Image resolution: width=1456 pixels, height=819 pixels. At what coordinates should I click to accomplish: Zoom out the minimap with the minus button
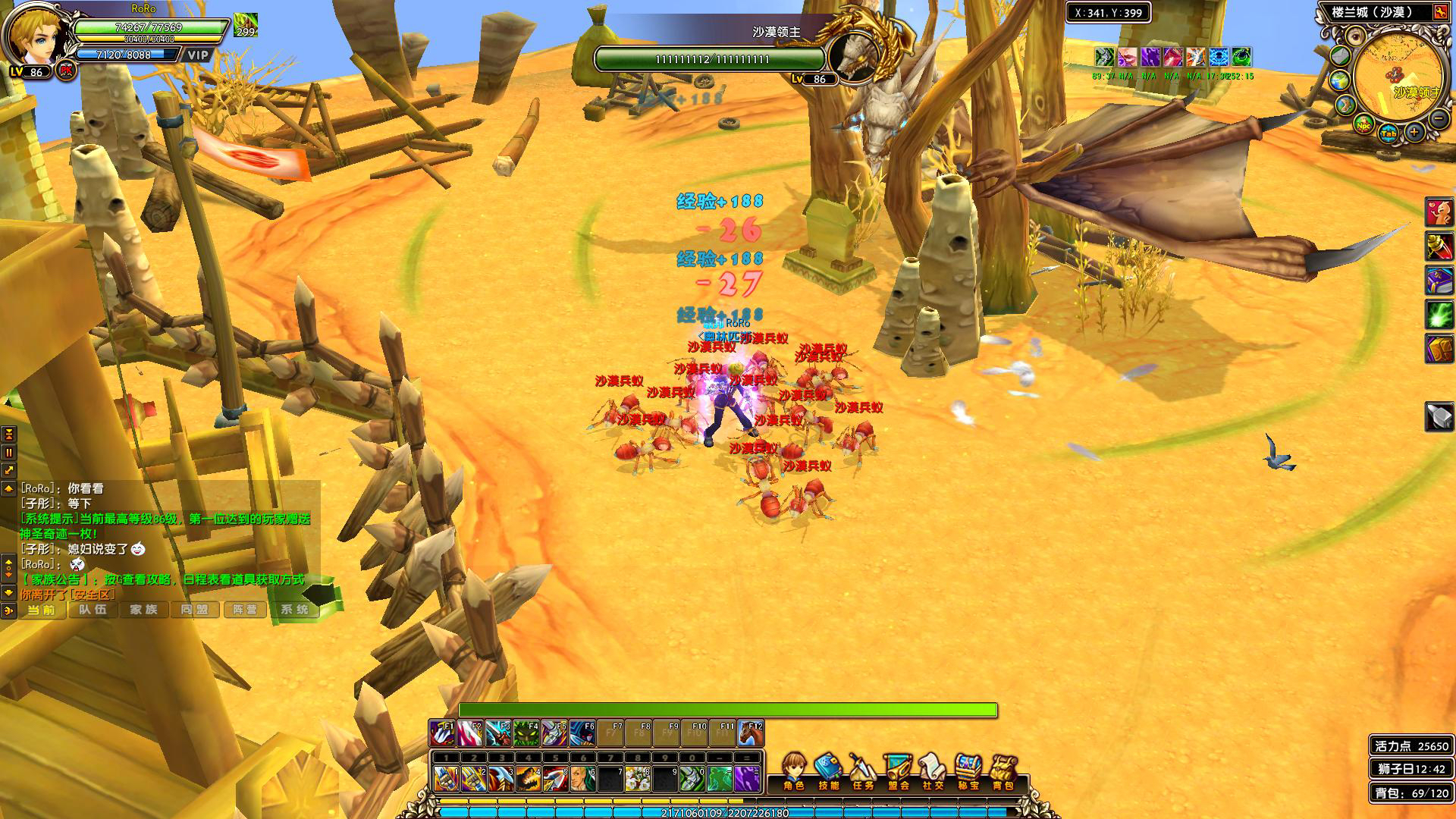1438,118
